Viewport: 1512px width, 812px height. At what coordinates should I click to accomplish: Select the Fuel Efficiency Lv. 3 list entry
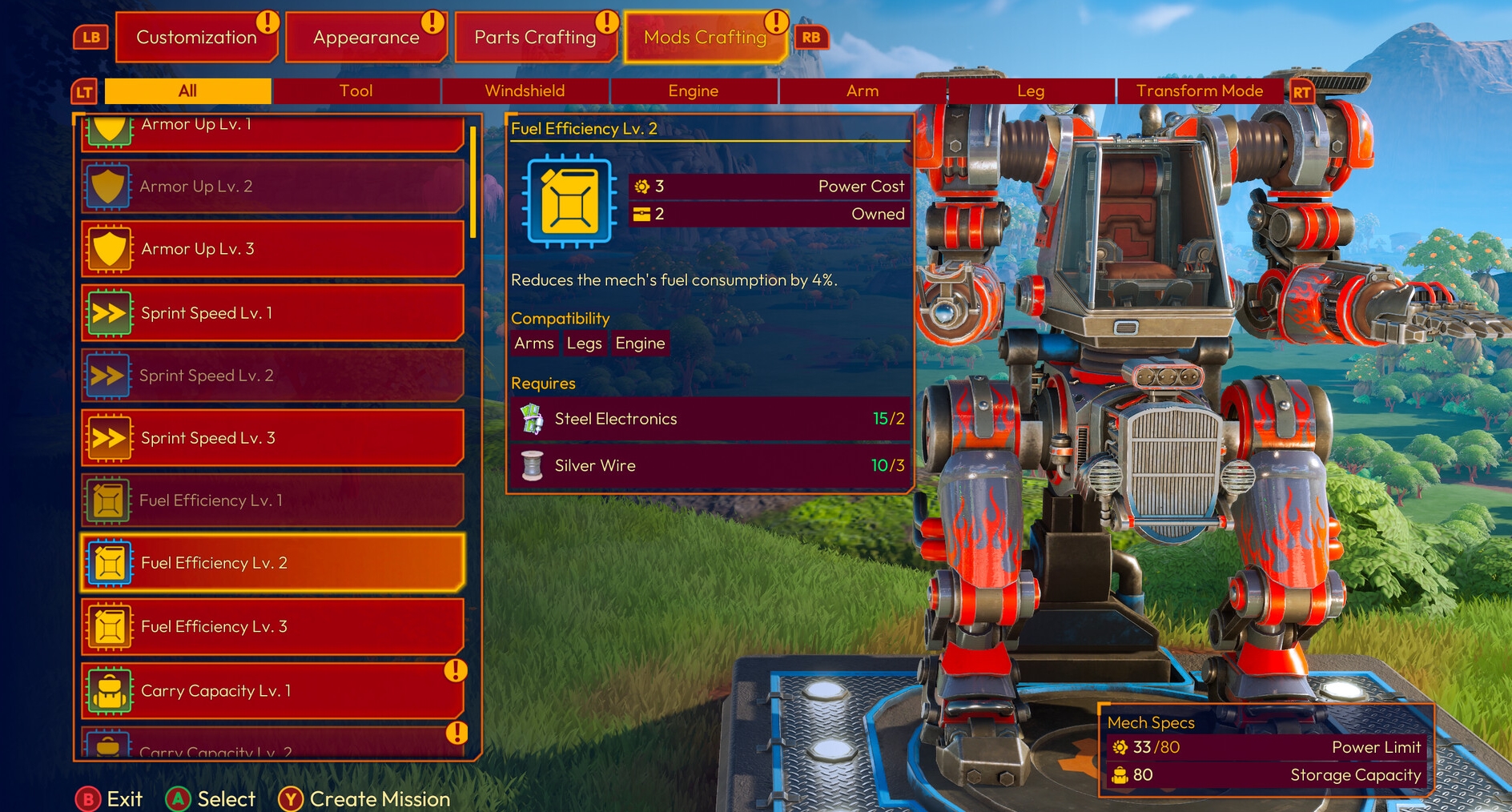click(272, 627)
